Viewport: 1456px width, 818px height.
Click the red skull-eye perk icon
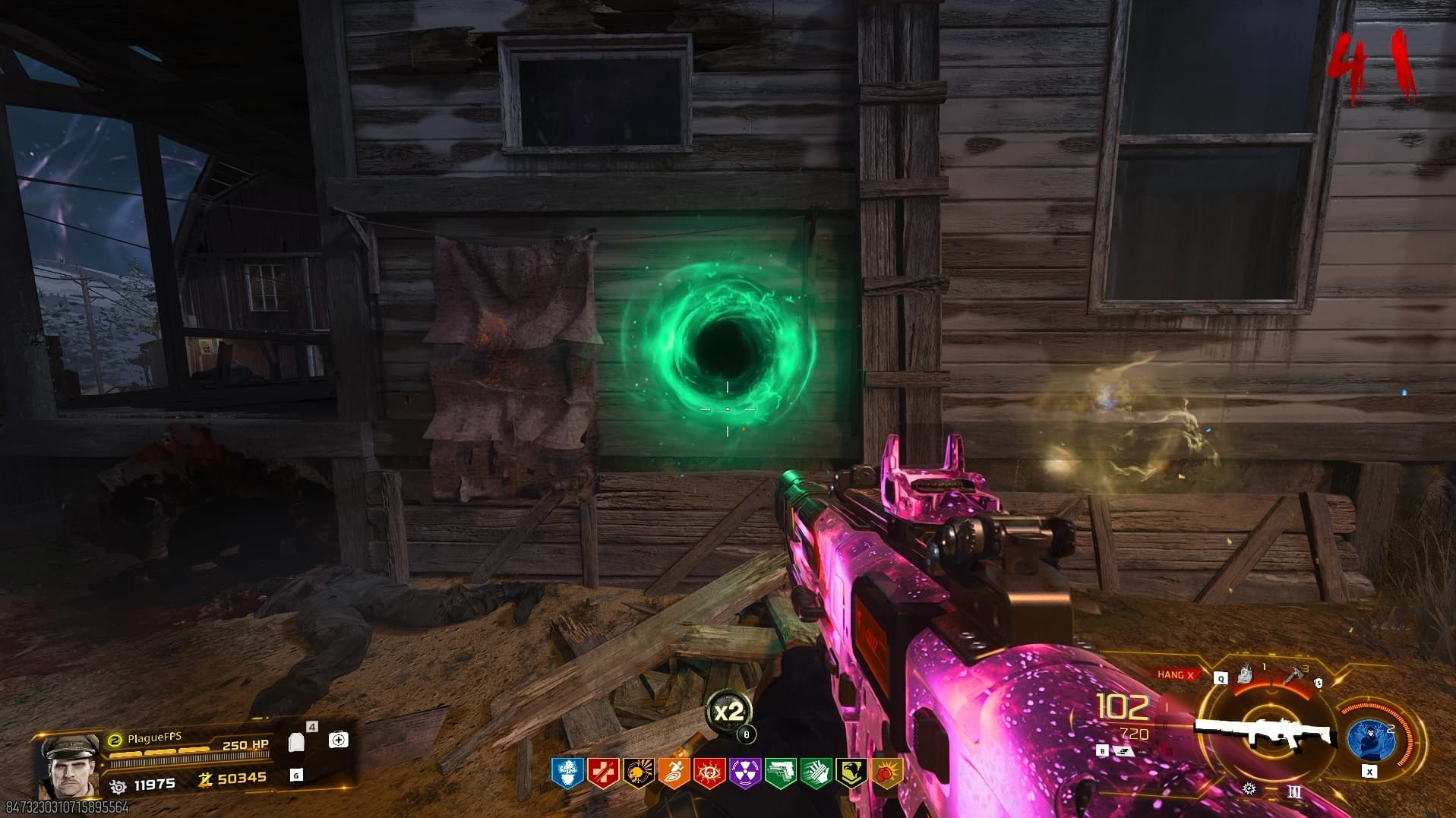click(709, 773)
